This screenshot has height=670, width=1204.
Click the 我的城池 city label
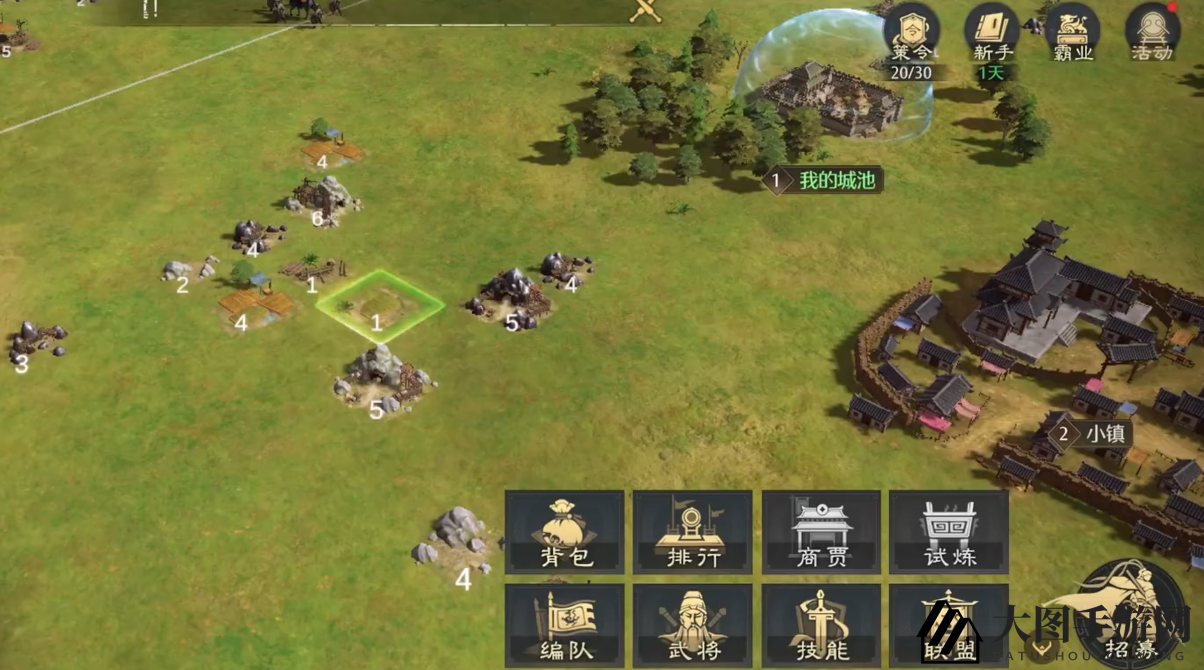click(x=823, y=181)
